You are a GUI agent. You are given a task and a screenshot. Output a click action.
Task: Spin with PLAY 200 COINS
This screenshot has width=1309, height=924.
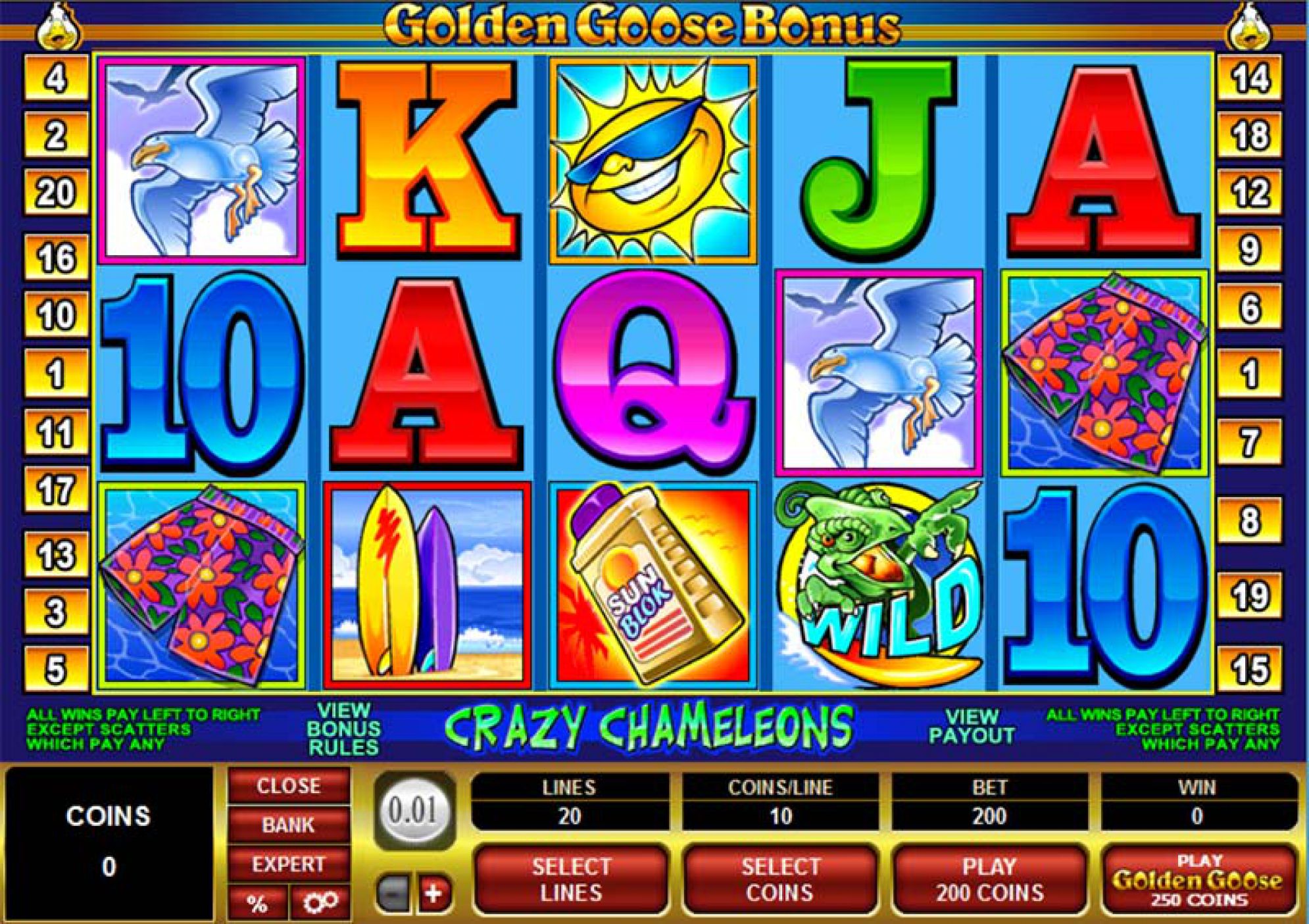click(989, 879)
